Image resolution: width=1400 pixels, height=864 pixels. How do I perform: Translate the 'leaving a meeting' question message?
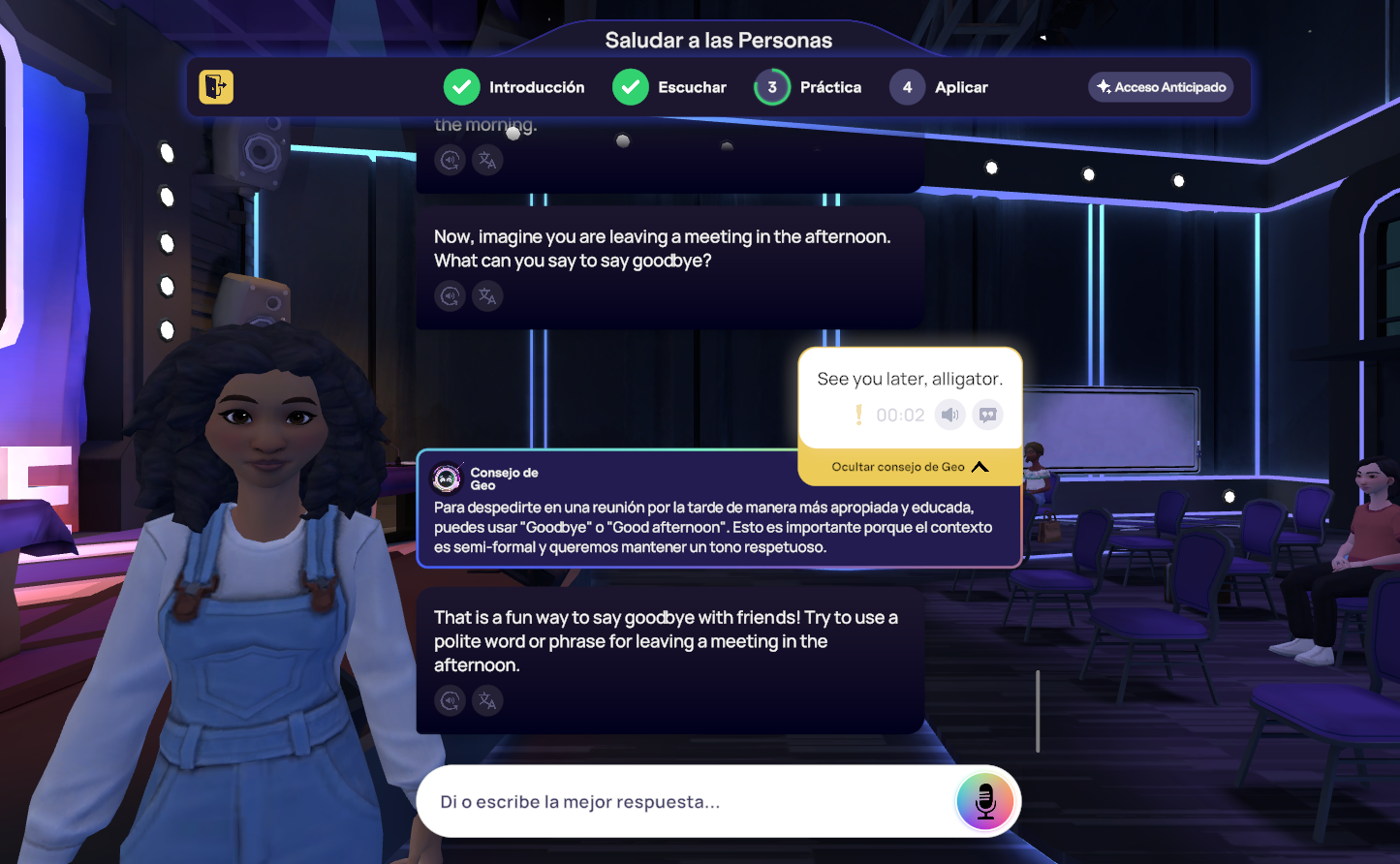point(487,295)
